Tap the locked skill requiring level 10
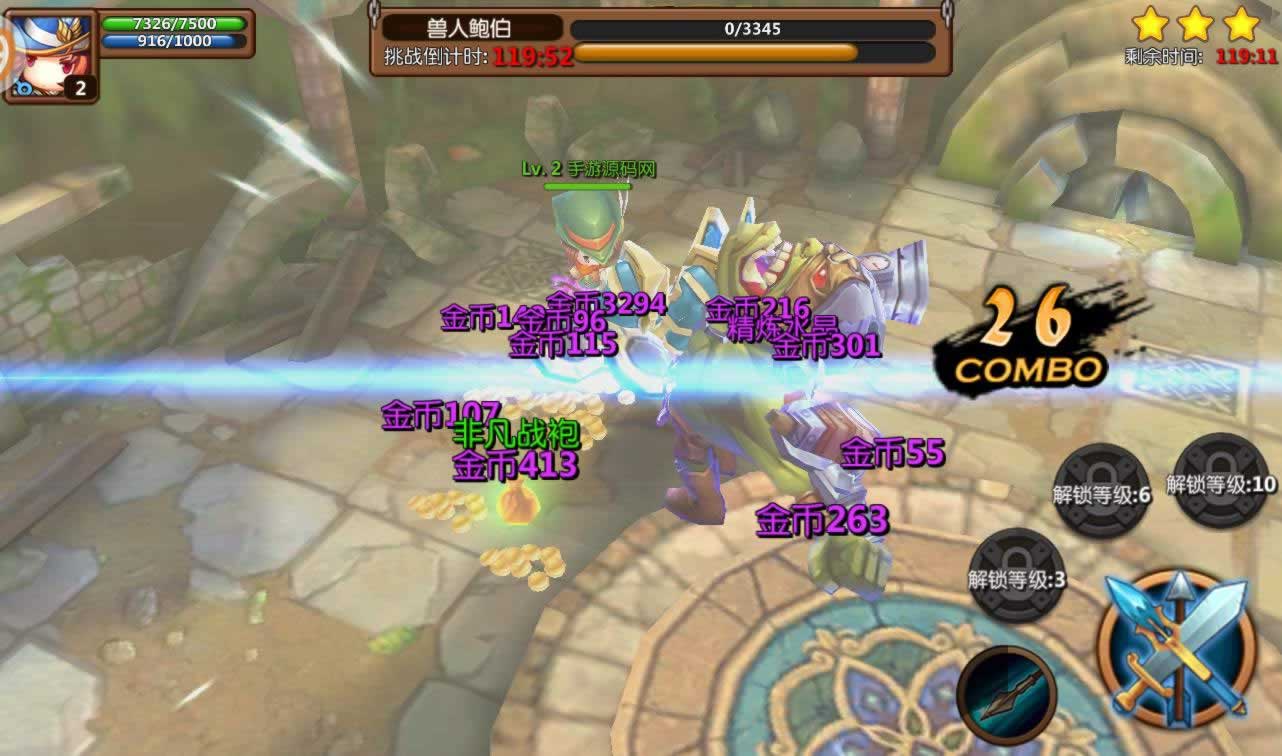1282x756 pixels. [x=1221, y=481]
